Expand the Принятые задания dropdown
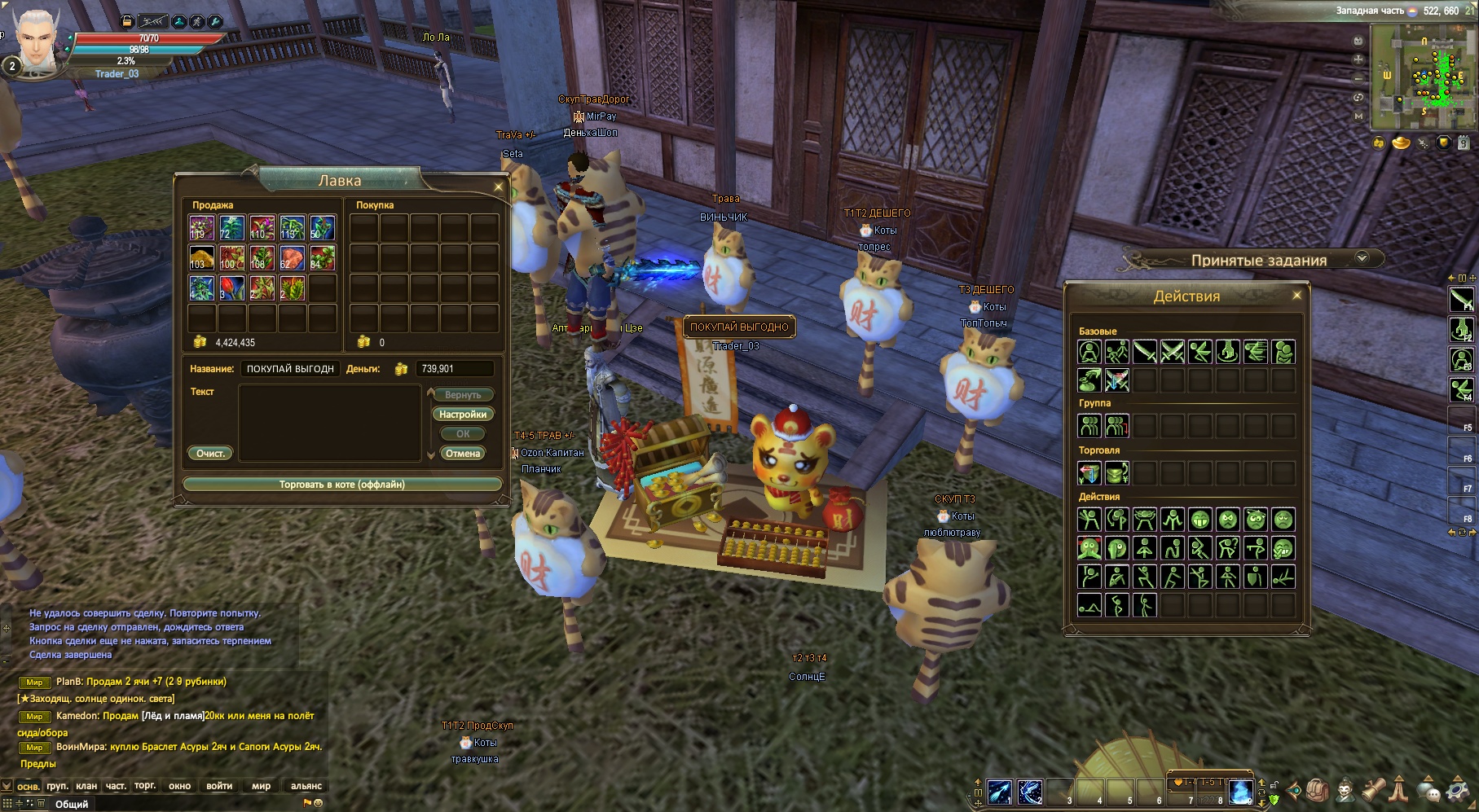The image size is (1479, 812). [1362, 258]
